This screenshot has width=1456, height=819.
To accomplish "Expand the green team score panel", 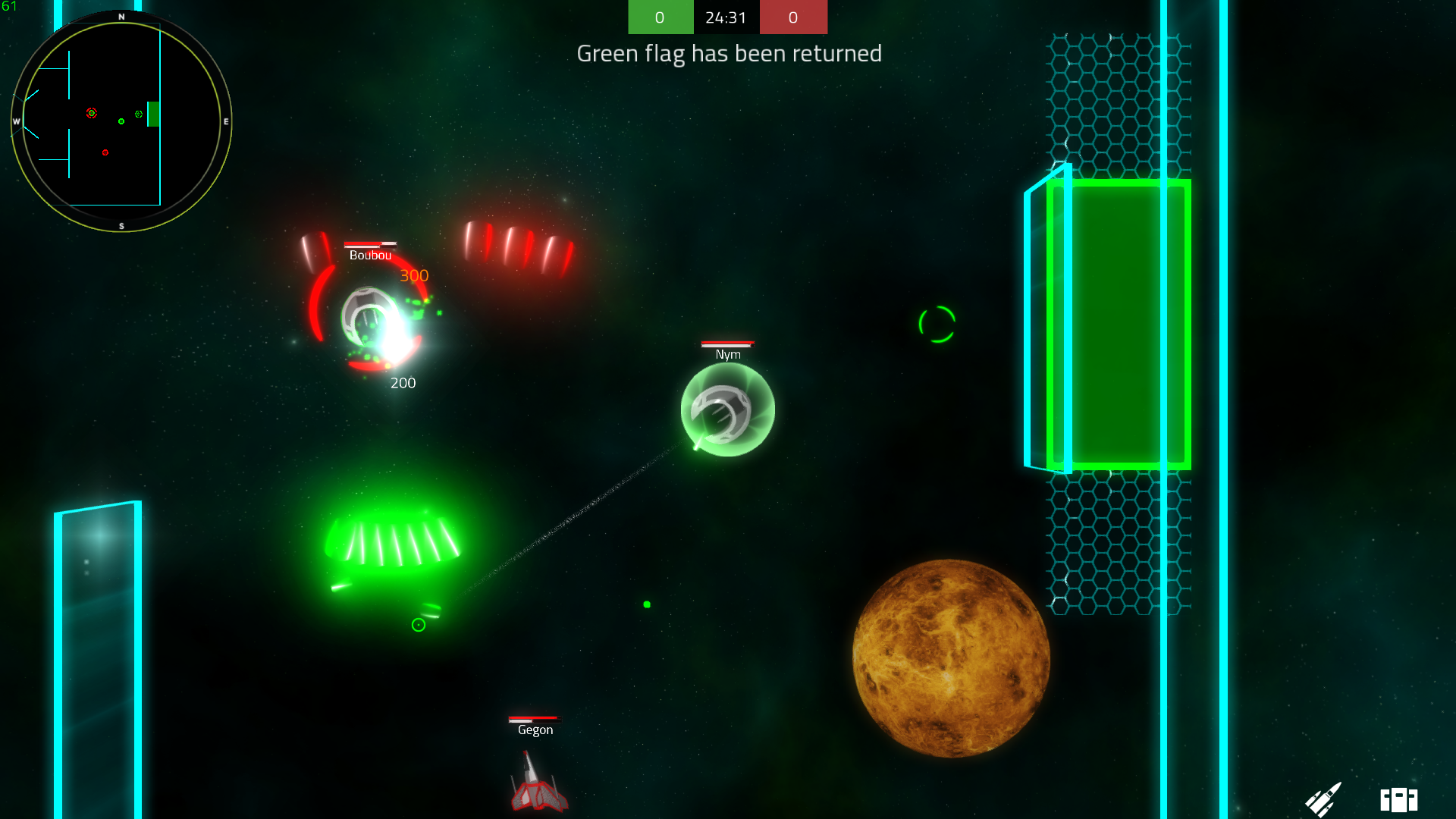I will [660, 17].
